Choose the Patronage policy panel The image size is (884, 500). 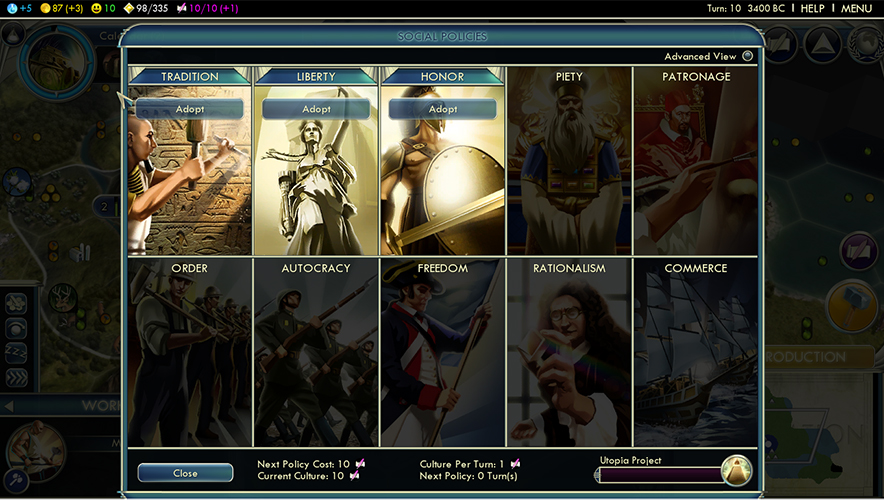tap(696, 160)
